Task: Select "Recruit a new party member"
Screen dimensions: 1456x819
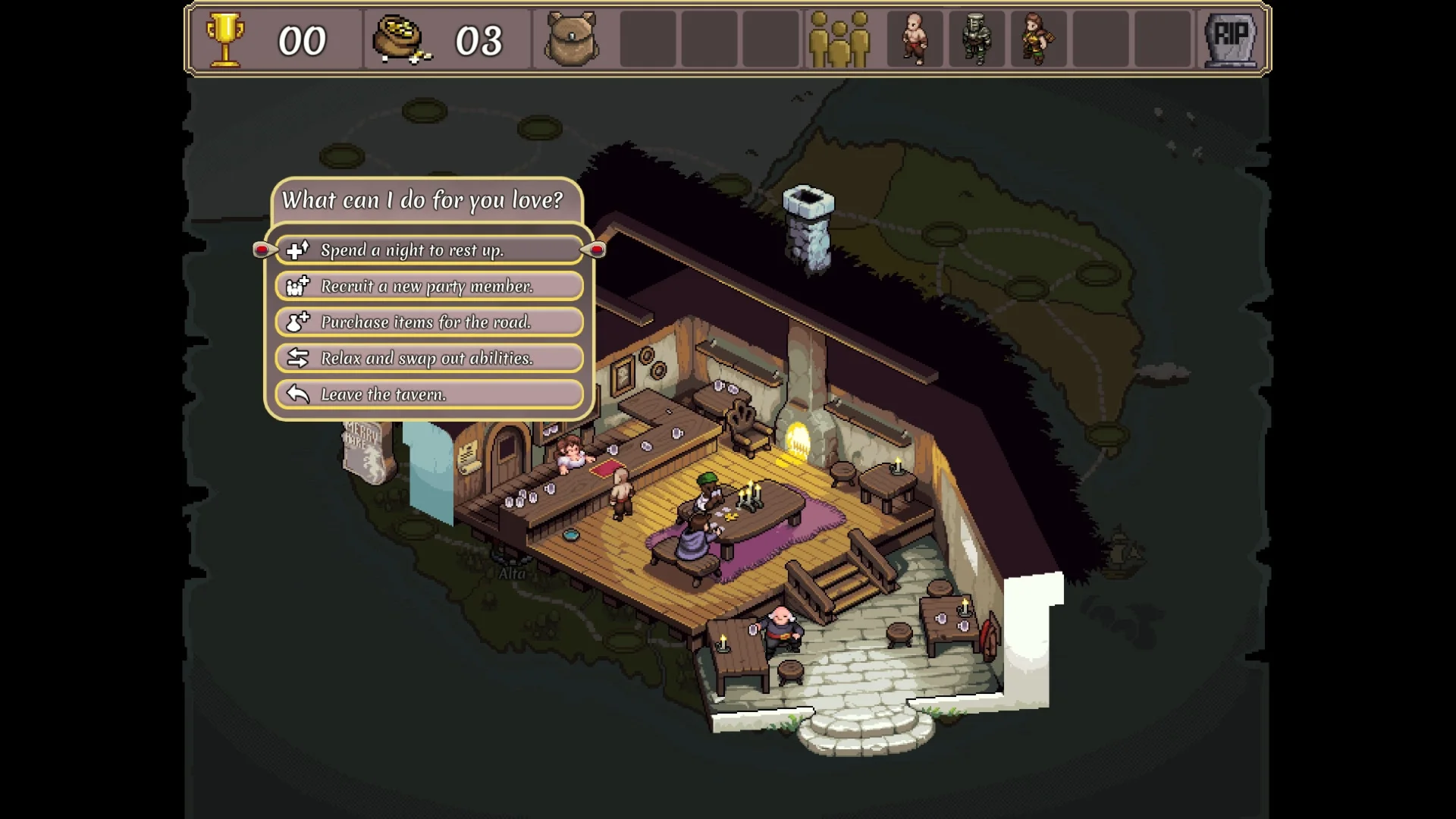Action: coord(429,286)
